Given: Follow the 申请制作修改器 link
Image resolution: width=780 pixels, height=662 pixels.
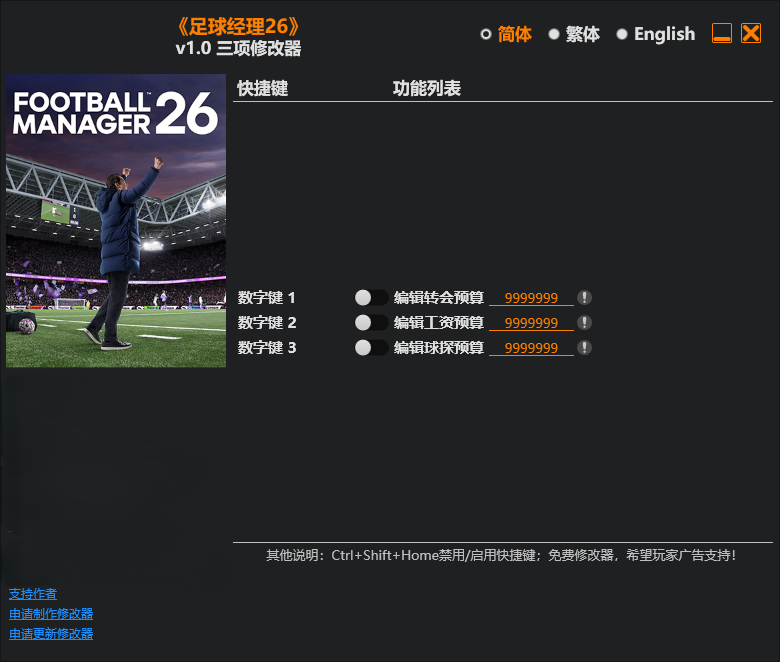Looking at the screenshot, I should (x=51, y=614).
